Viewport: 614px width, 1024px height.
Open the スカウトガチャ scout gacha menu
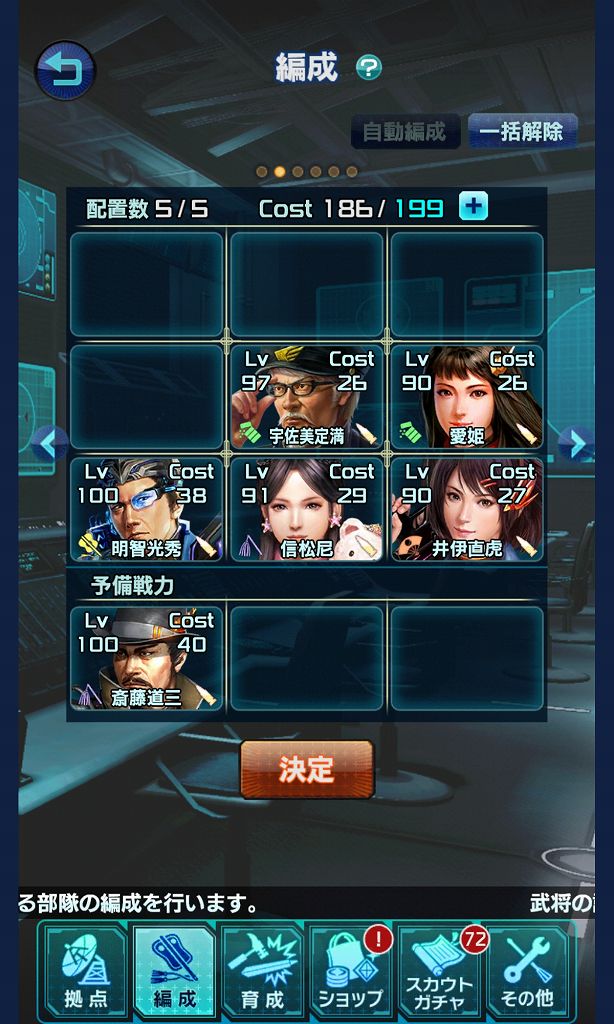pos(439,971)
